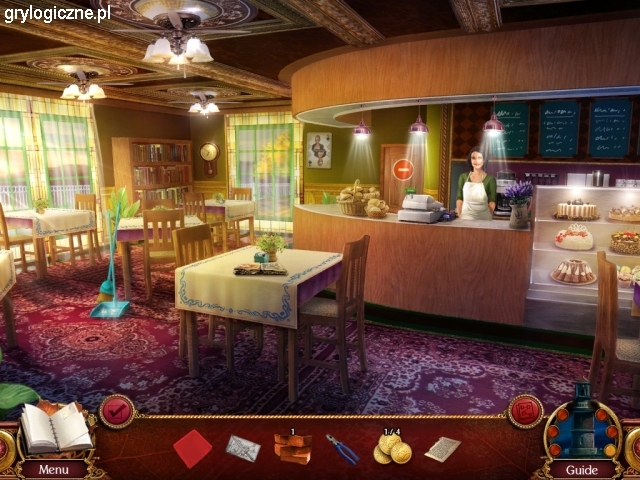Click the red seal button right of inventory

click(524, 411)
